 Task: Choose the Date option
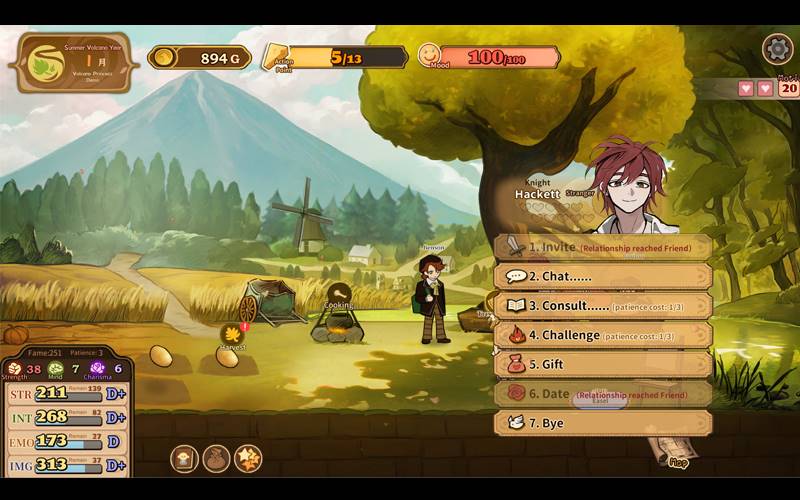click(x=603, y=394)
